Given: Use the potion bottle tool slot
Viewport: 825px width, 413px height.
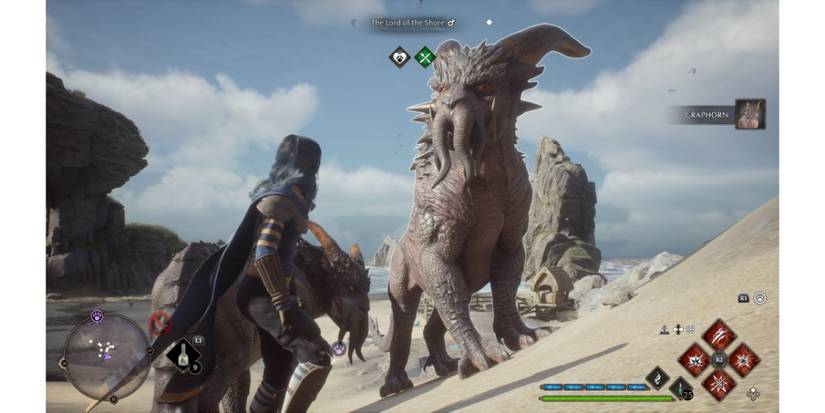Looking at the screenshot, I should [x=182, y=355].
